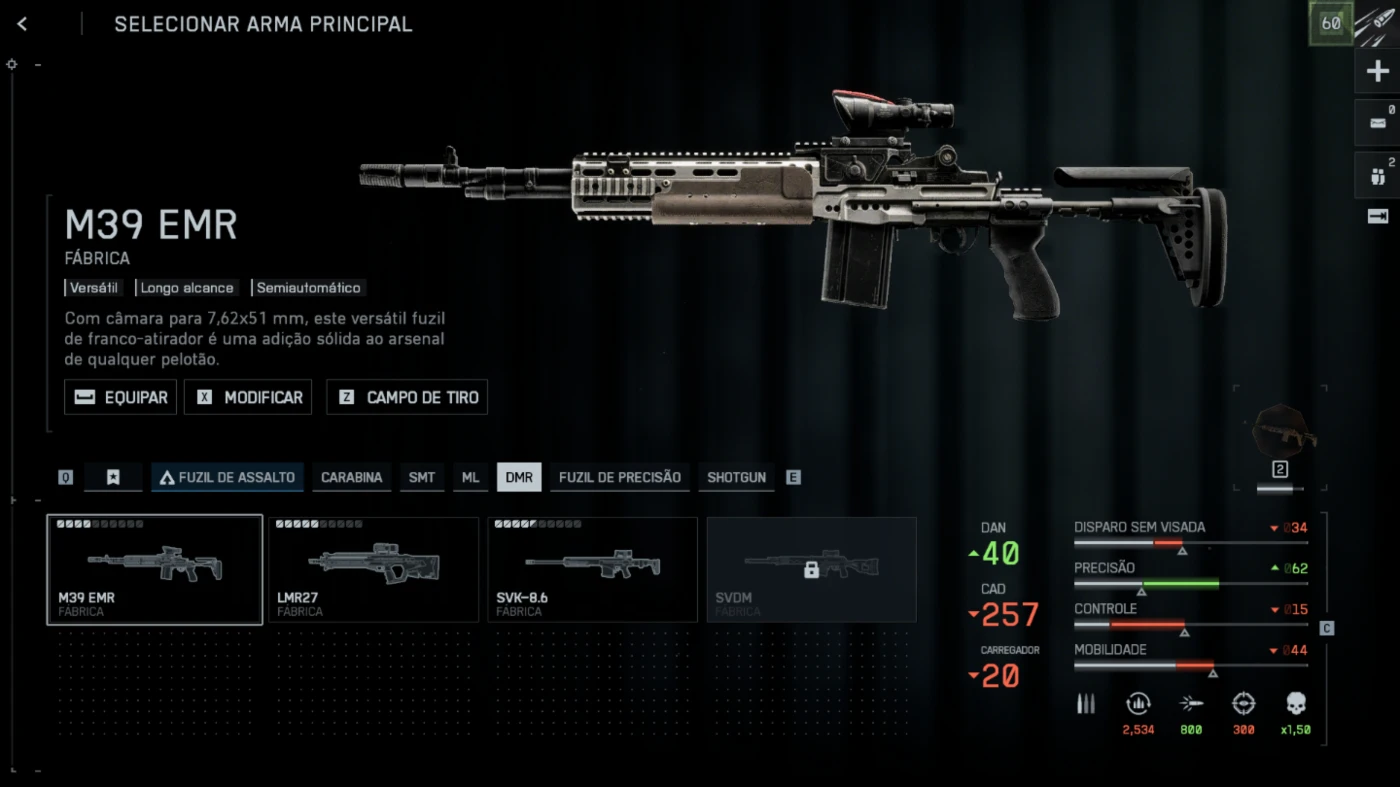View the Shotgun weapon category

coord(736,477)
